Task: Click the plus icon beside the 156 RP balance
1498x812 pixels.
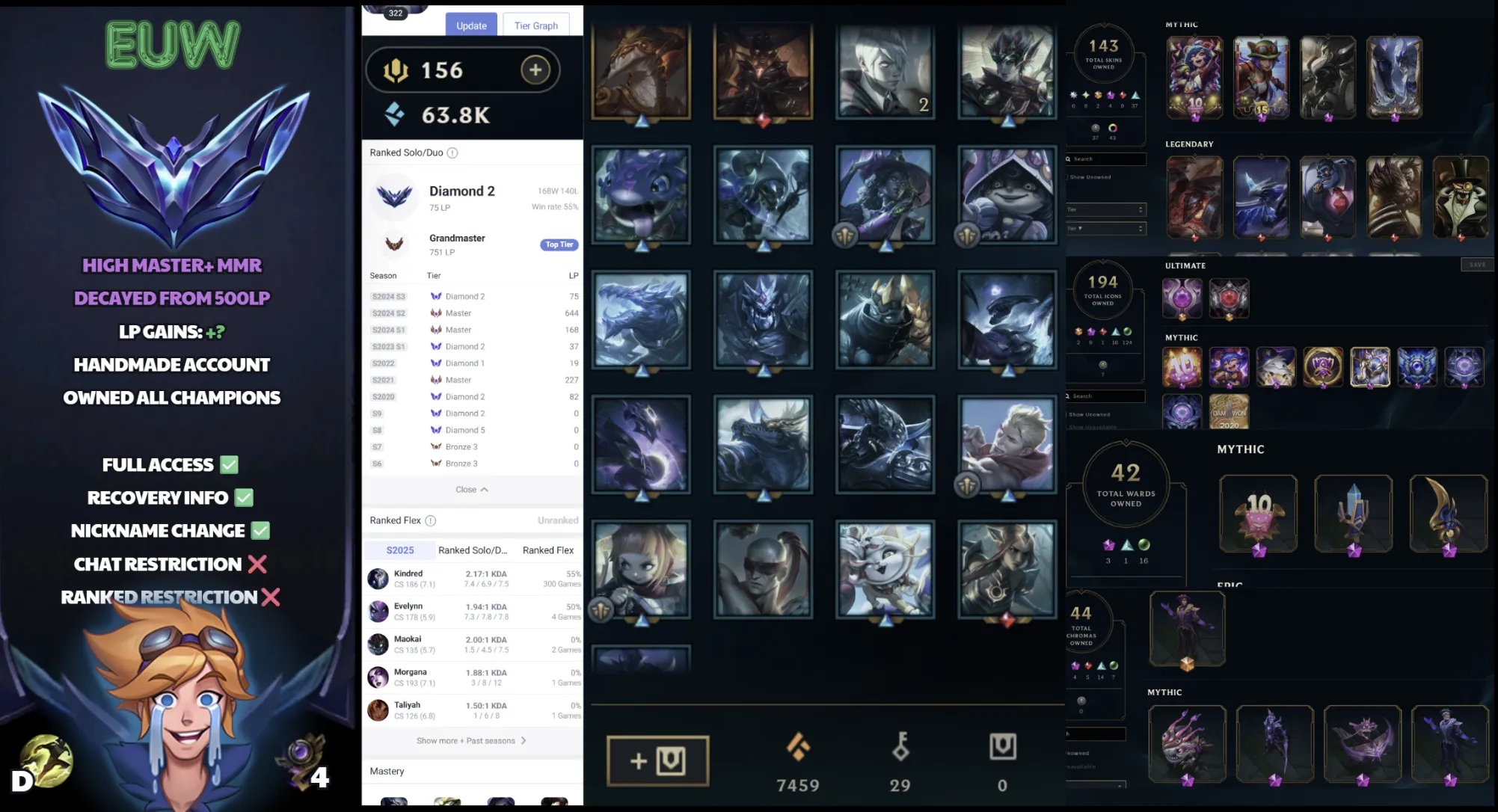Action: (x=535, y=70)
